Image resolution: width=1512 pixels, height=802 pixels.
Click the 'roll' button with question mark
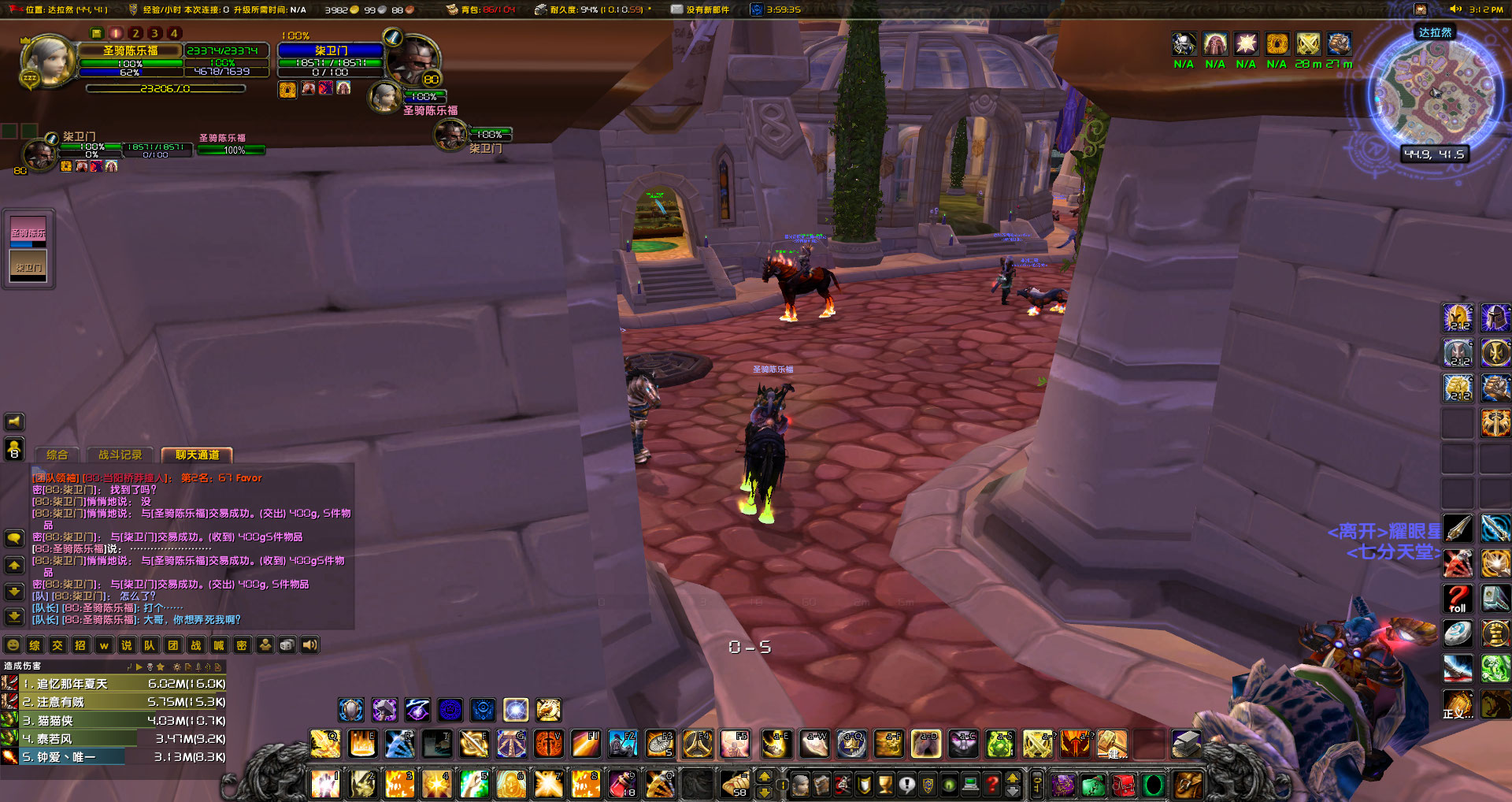pos(1458,599)
